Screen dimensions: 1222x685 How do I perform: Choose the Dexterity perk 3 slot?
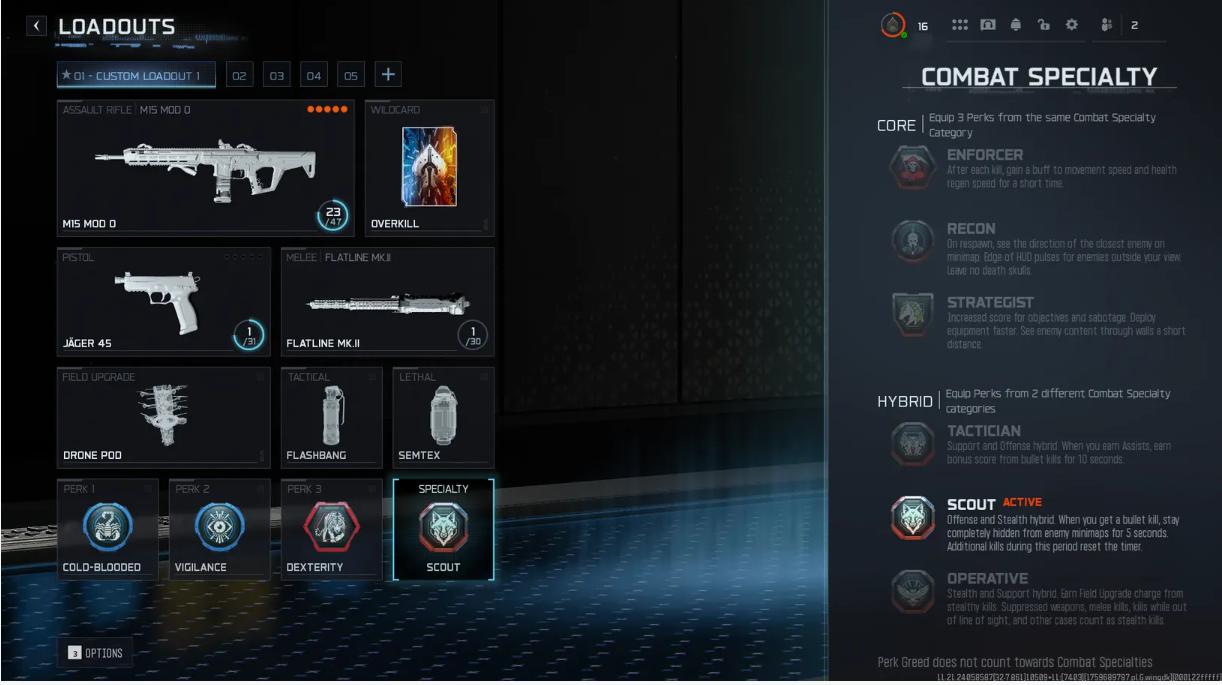pyautogui.click(x=331, y=529)
